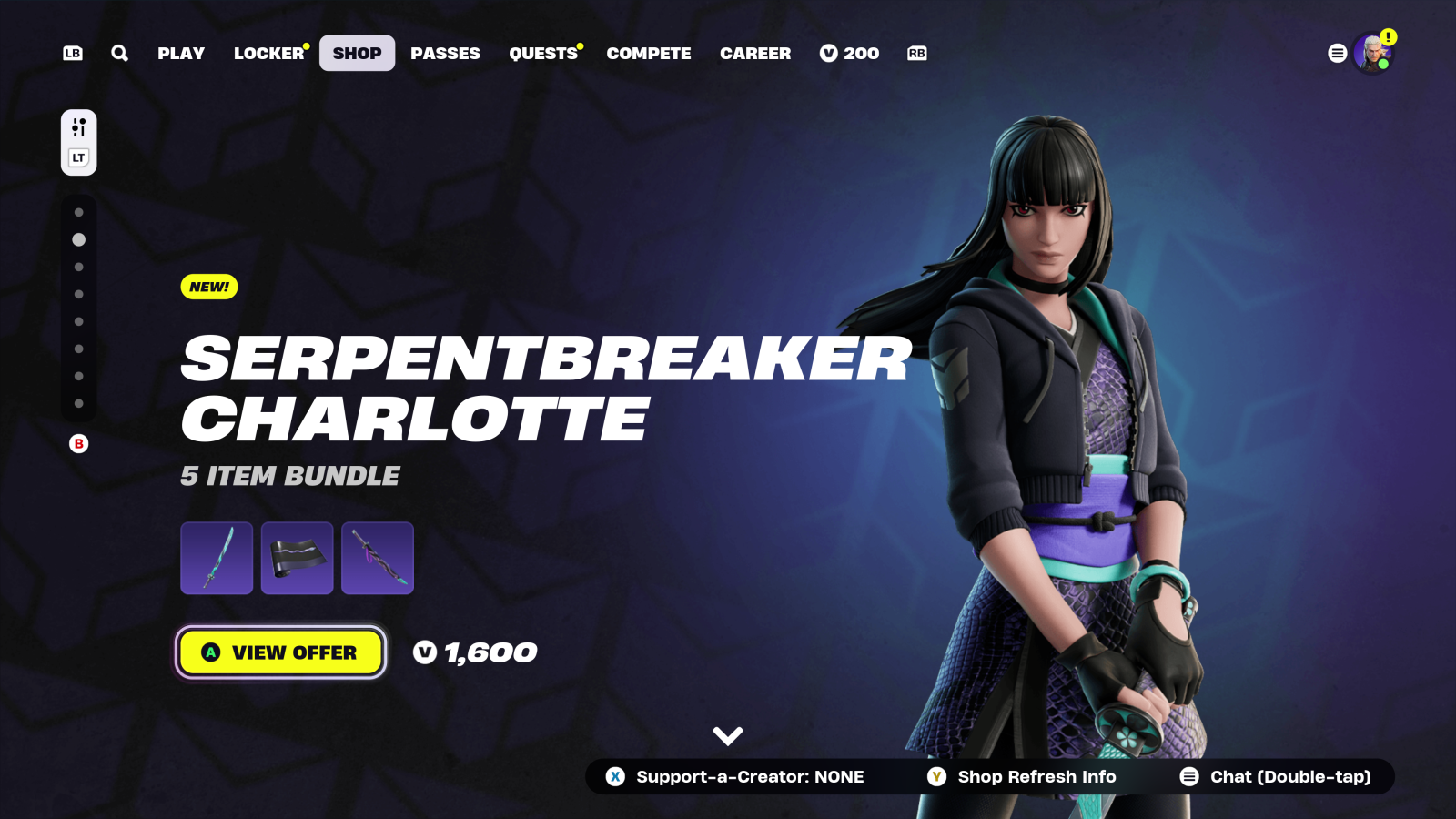Click the V-Bucks balance icon showing 200
This screenshot has width=1456, height=819.
pos(827,53)
